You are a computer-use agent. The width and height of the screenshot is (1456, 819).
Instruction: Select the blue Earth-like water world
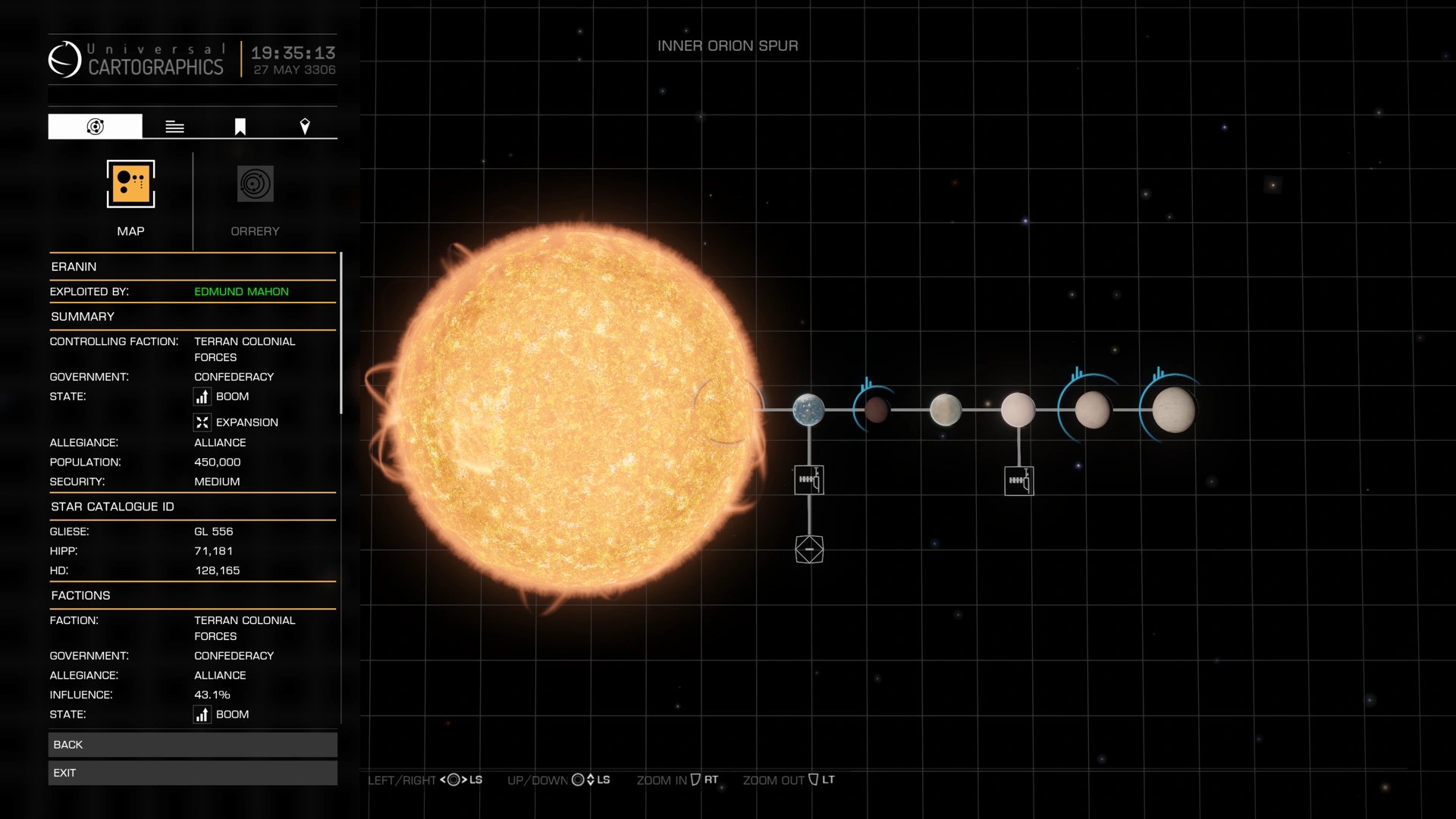coord(809,410)
